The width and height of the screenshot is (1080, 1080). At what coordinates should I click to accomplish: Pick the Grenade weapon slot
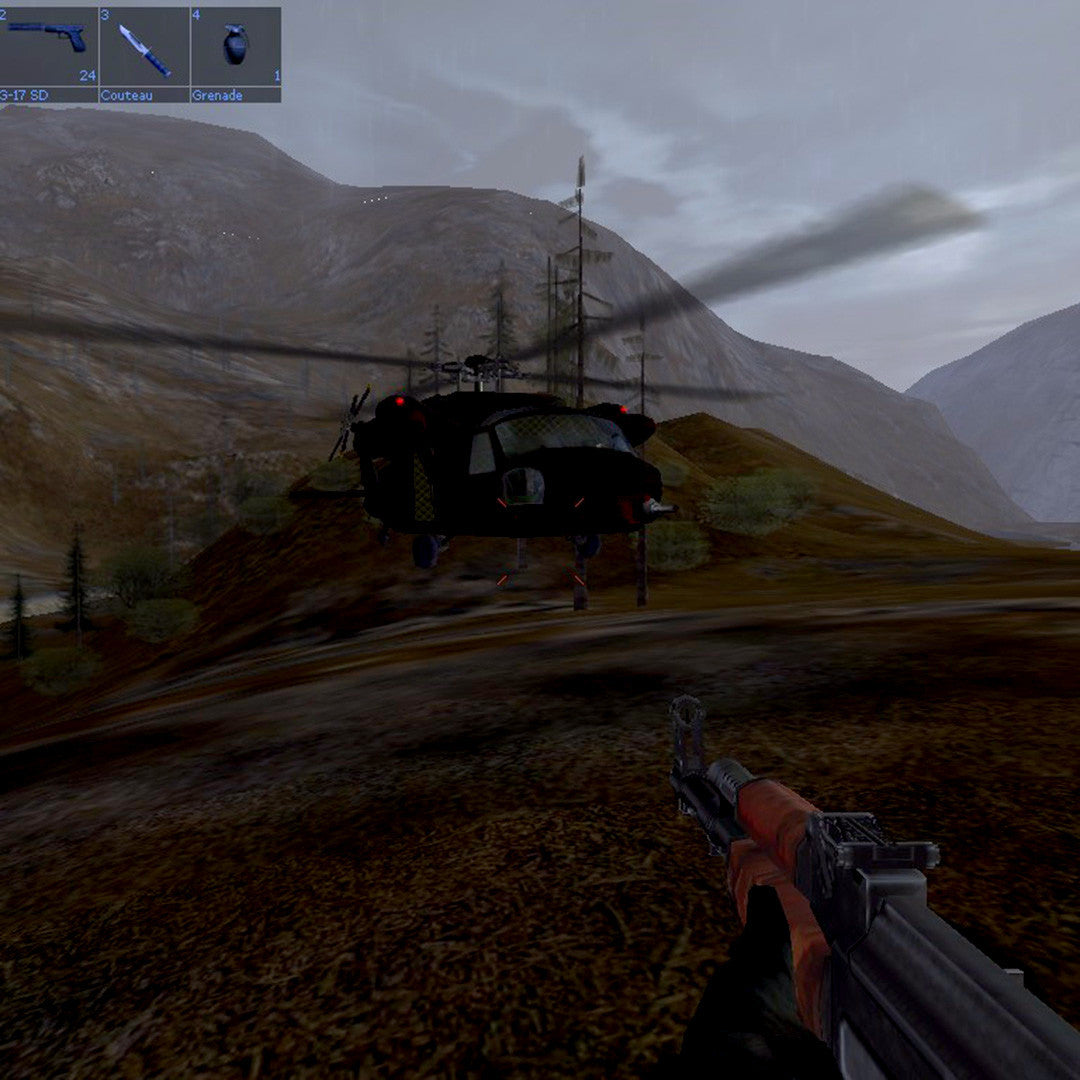[x=235, y=50]
